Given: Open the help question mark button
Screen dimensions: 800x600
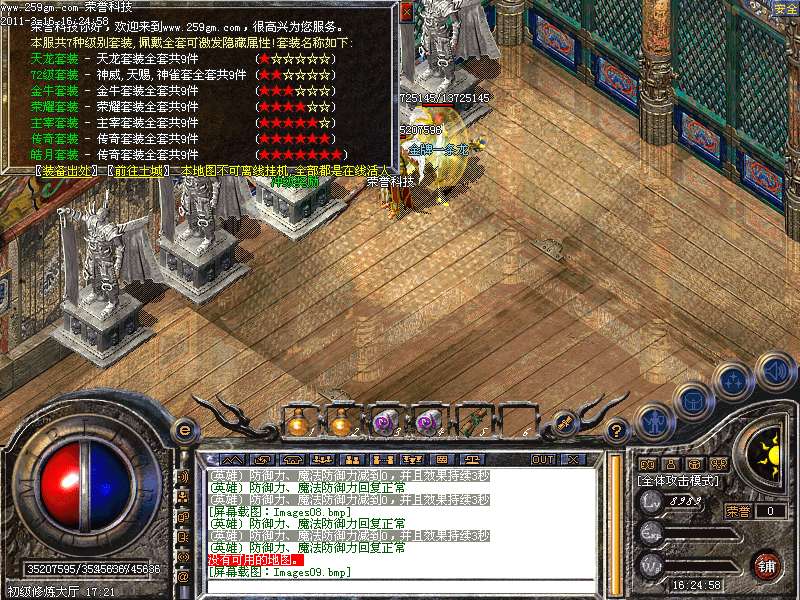Looking at the screenshot, I should (617, 432).
